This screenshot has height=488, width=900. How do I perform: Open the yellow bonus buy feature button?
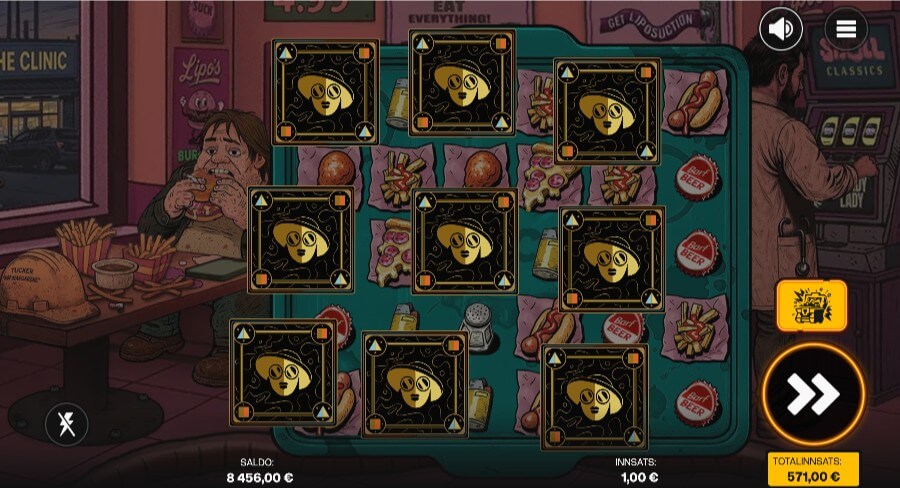click(x=811, y=305)
